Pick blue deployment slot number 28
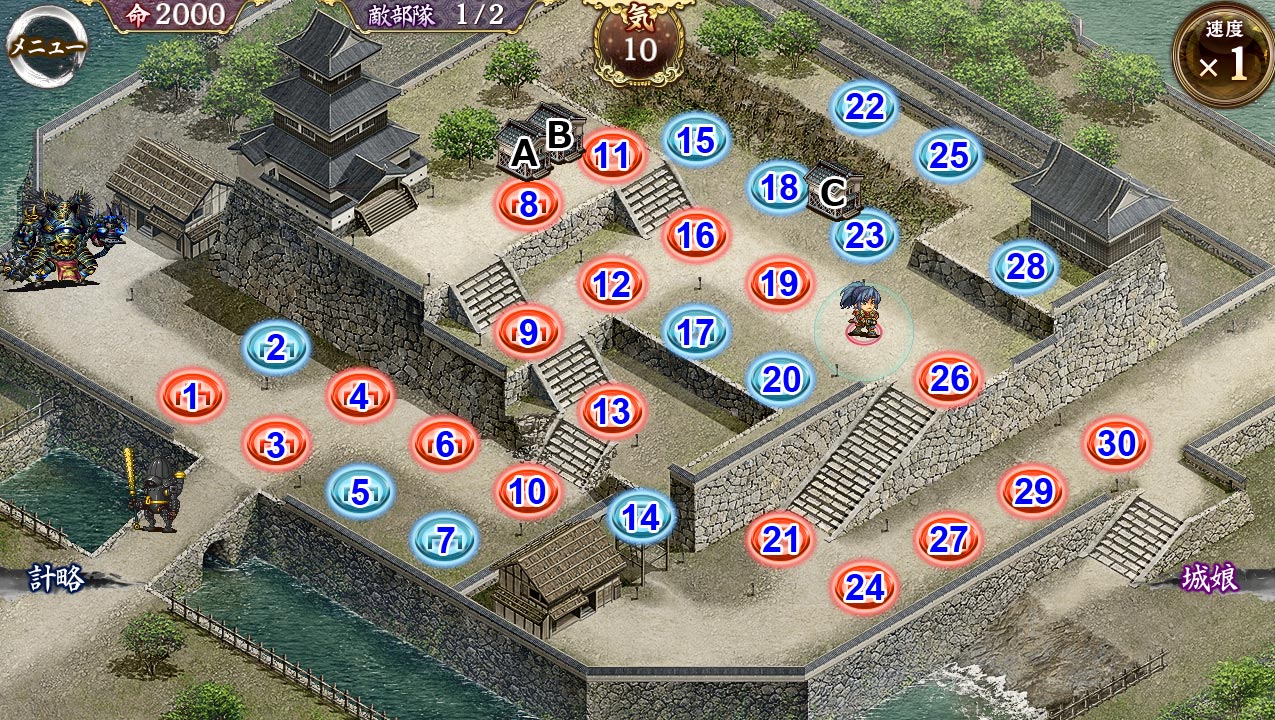The height and width of the screenshot is (720, 1275). pyautogui.click(x=1026, y=267)
